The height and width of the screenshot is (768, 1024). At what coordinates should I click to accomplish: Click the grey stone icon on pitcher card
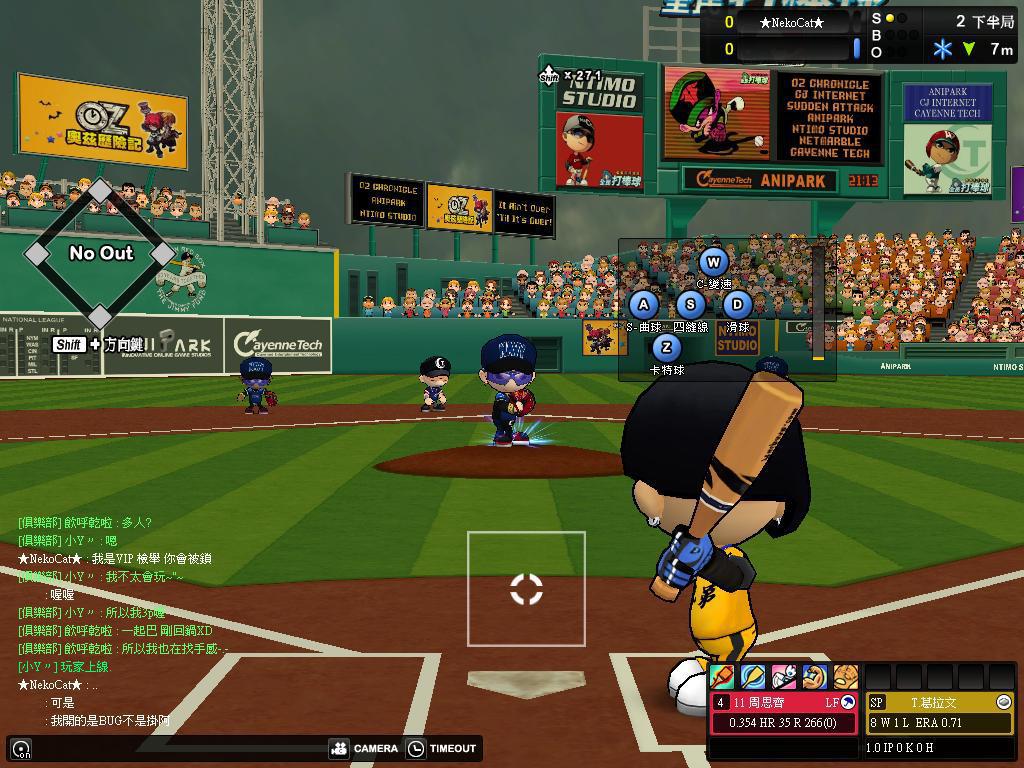point(1004,703)
